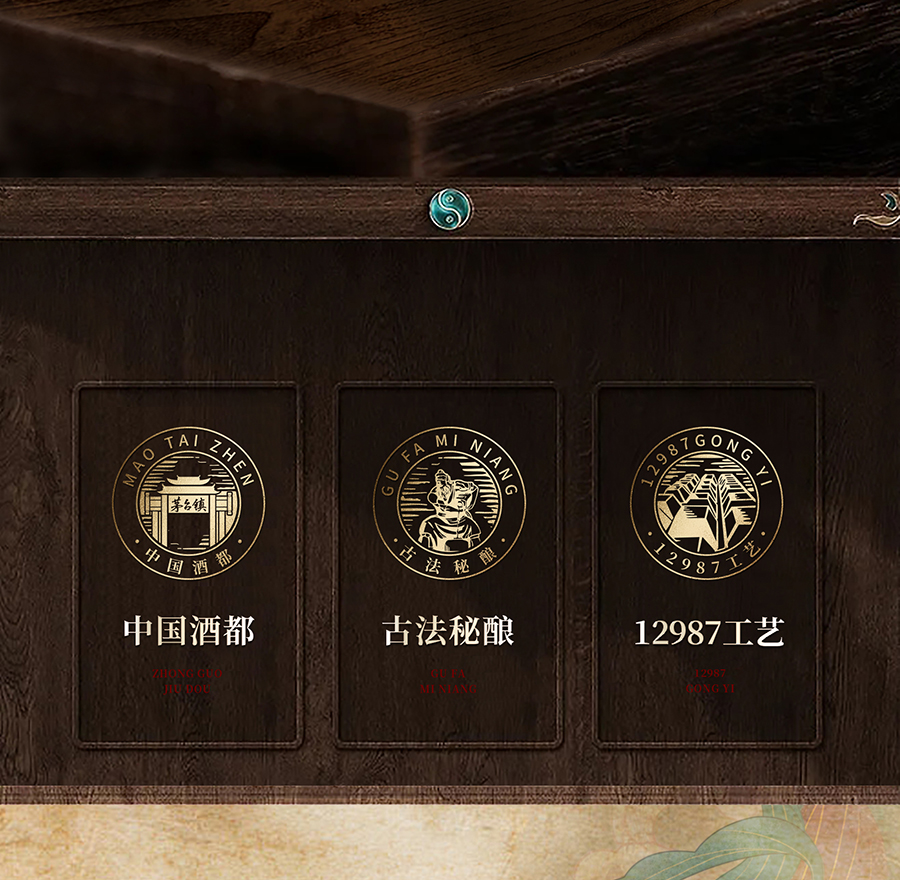
Task: Click the jade yin-yang emblem
Action: pos(450,208)
